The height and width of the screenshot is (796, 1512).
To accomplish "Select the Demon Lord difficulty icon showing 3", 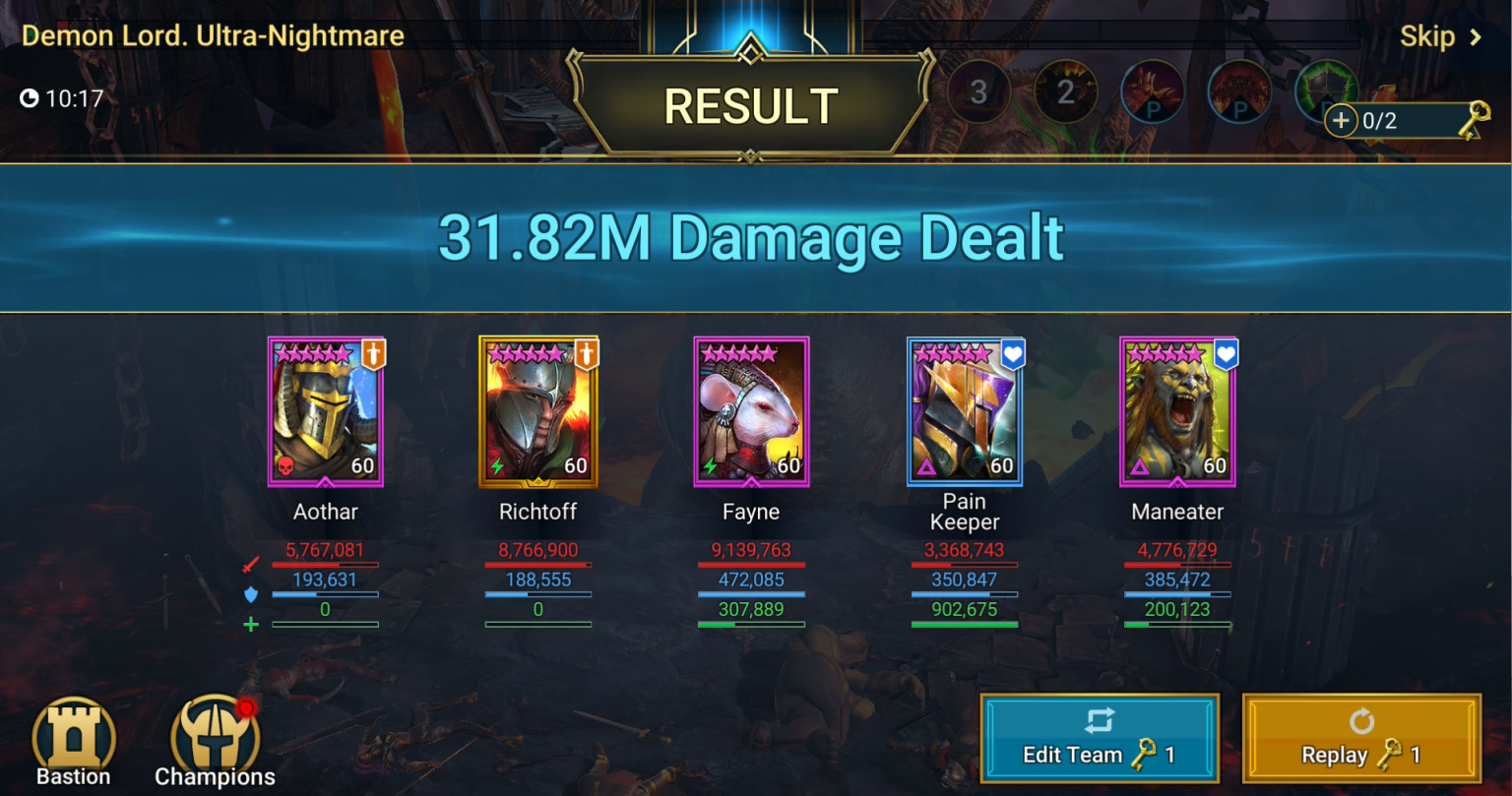I will coord(977,92).
